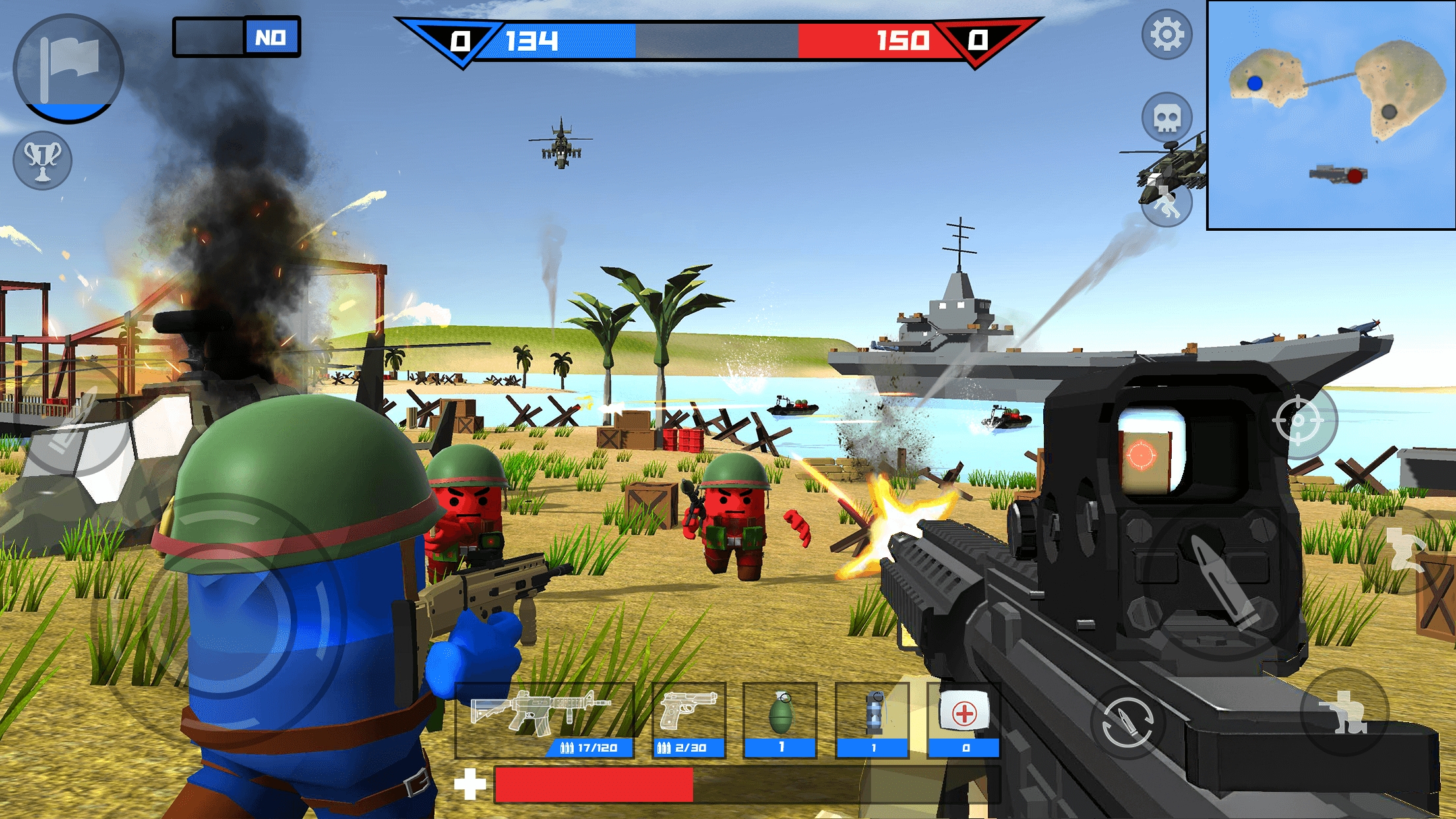Image resolution: width=1456 pixels, height=819 pixels.
Task: Tap the bullet fire button
Action: click(x=1222, y=580)
